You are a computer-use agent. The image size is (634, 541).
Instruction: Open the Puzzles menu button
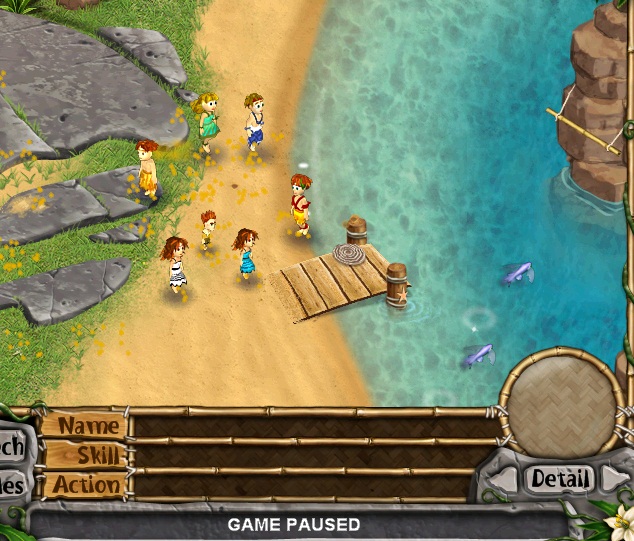12,486
